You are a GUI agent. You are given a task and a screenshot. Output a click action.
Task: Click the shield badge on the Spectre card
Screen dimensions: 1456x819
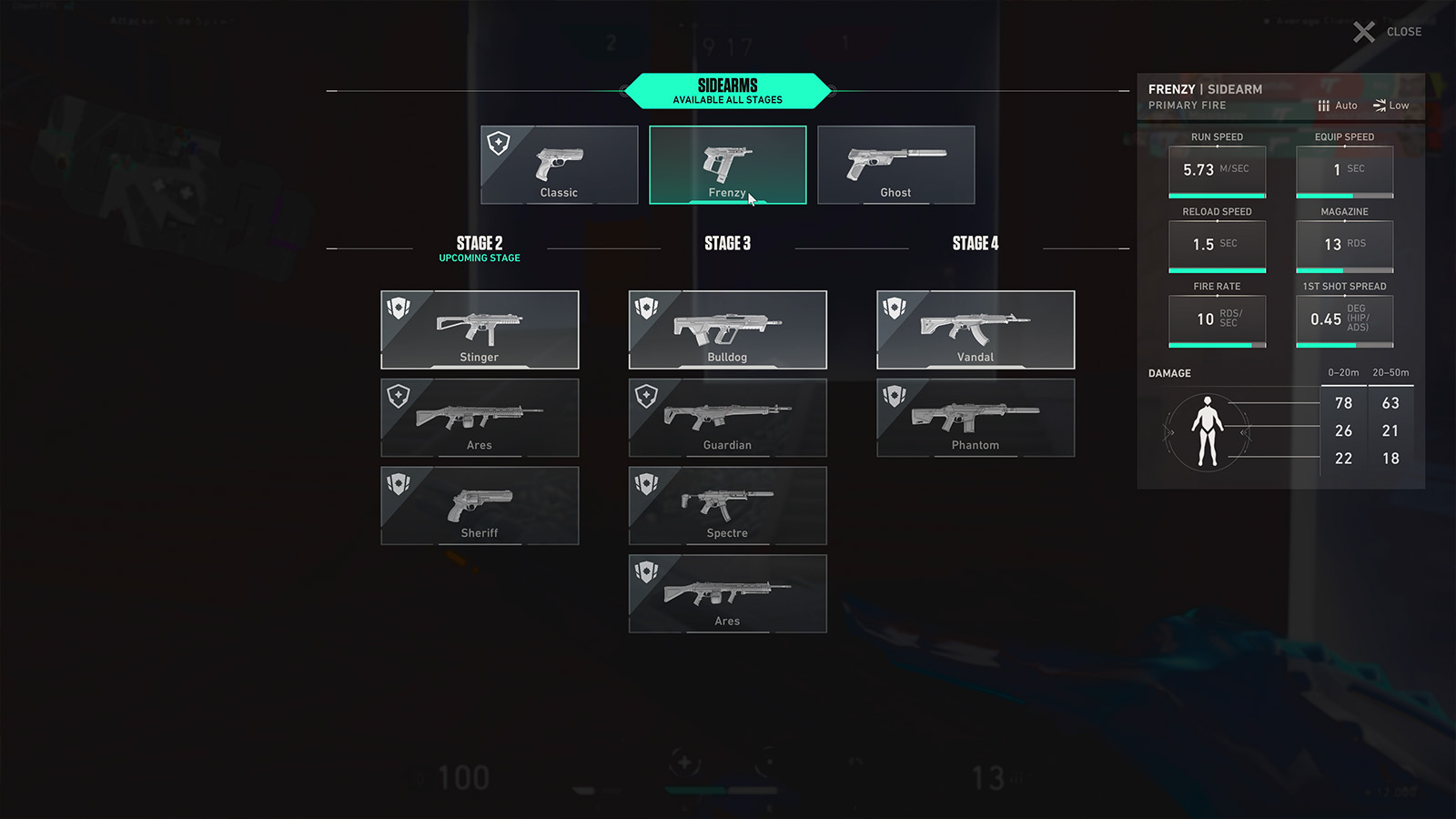click(x=646, y=484)
